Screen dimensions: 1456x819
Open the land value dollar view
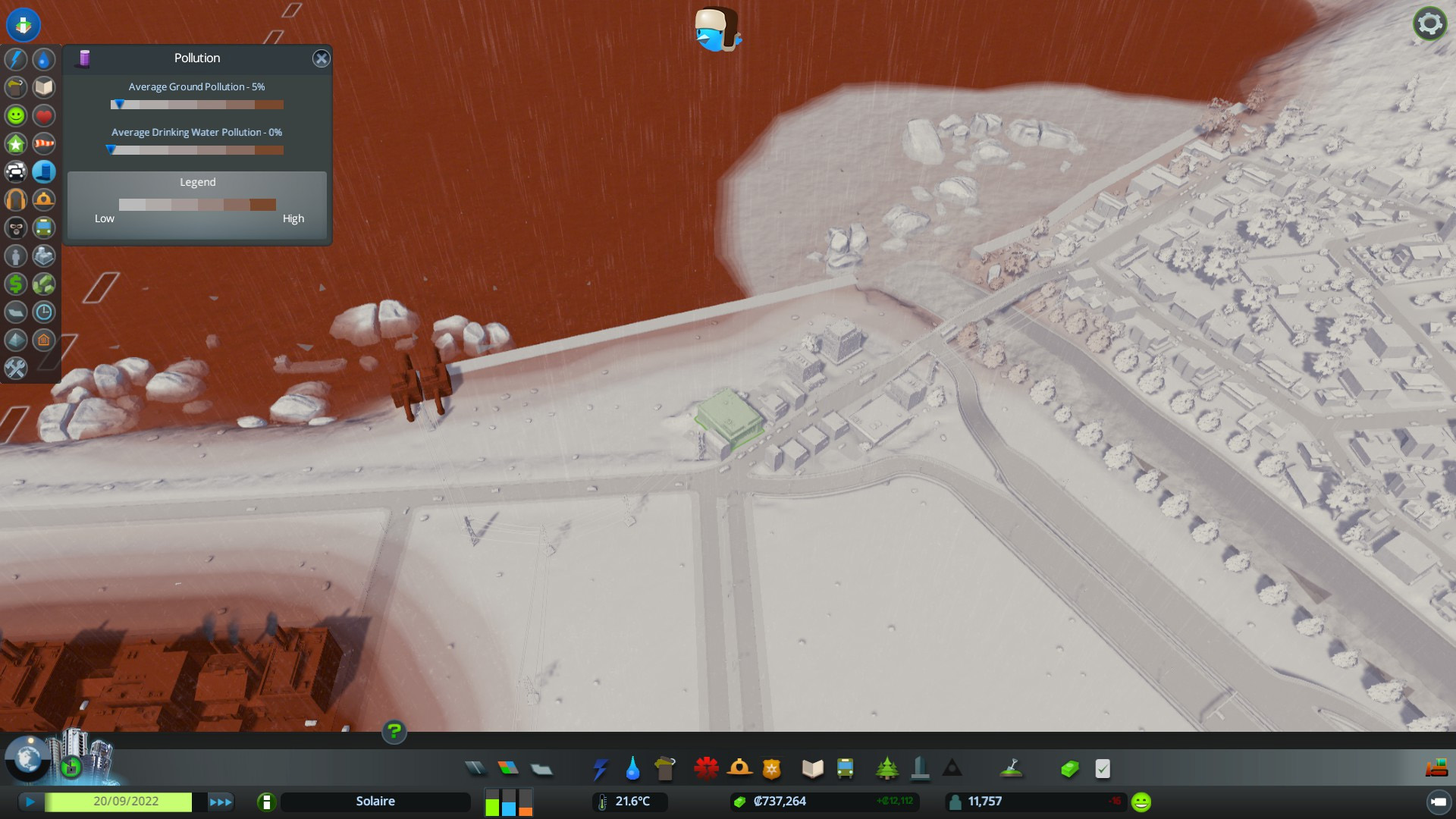click(x=16, y=284)
